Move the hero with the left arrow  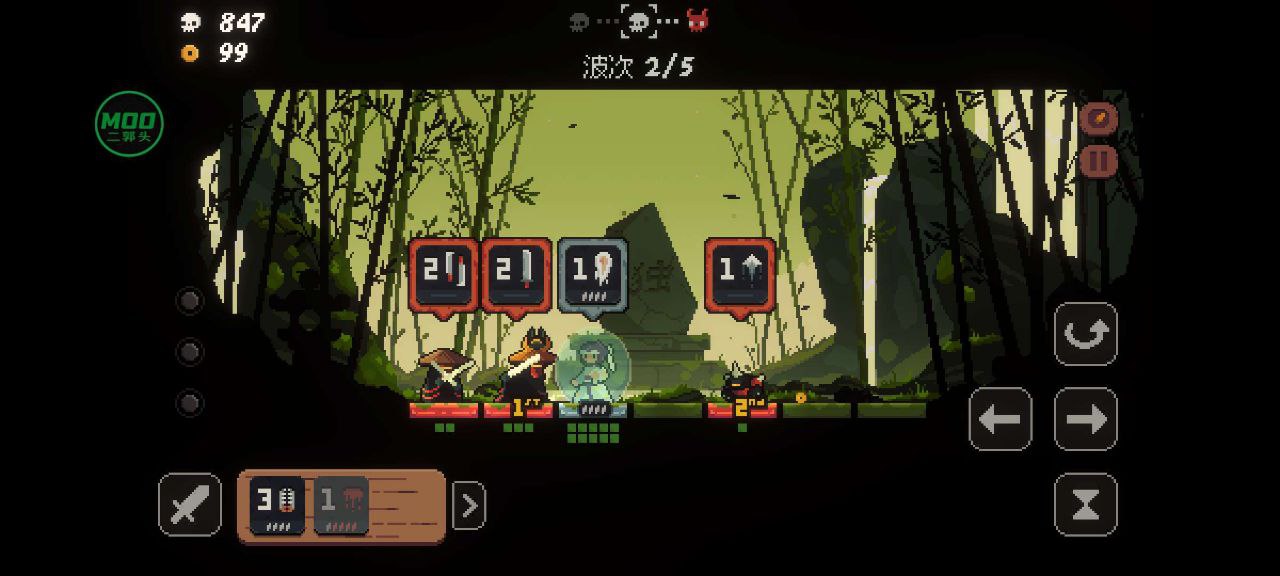point(1000,419)
